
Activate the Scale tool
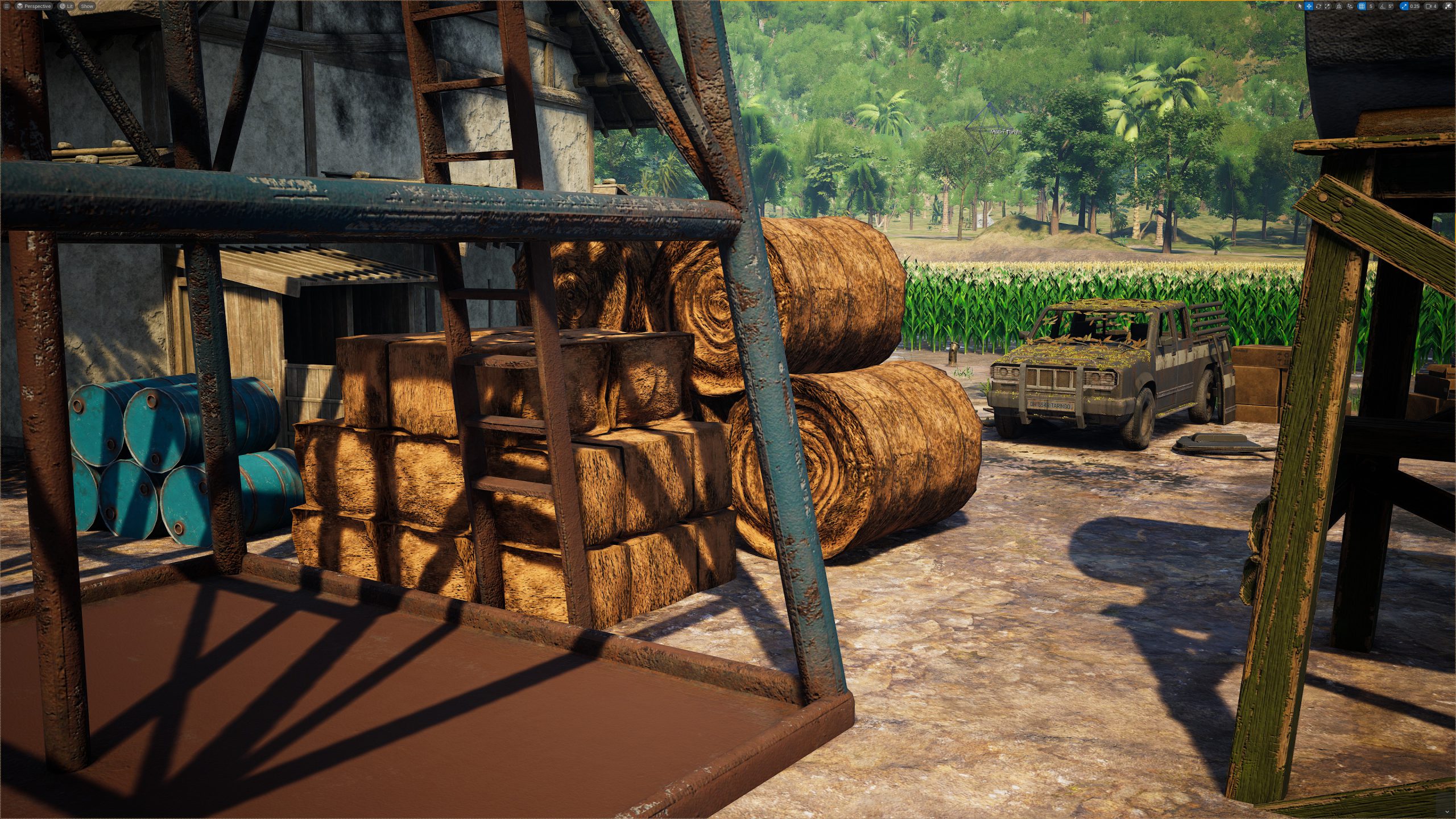(1327, 6)
